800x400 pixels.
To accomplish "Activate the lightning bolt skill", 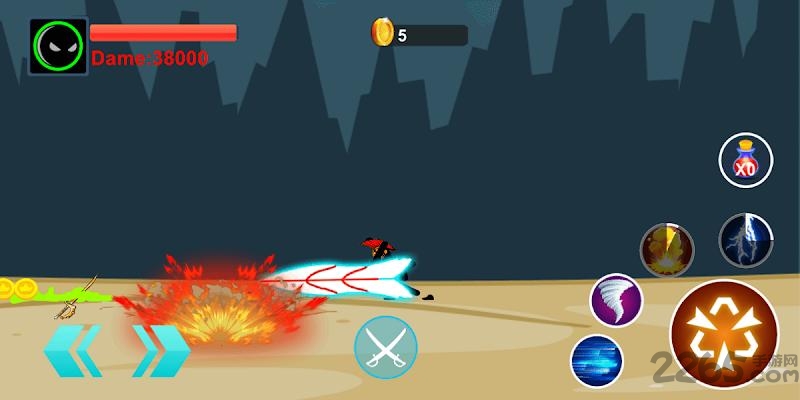I will point(746,241).
